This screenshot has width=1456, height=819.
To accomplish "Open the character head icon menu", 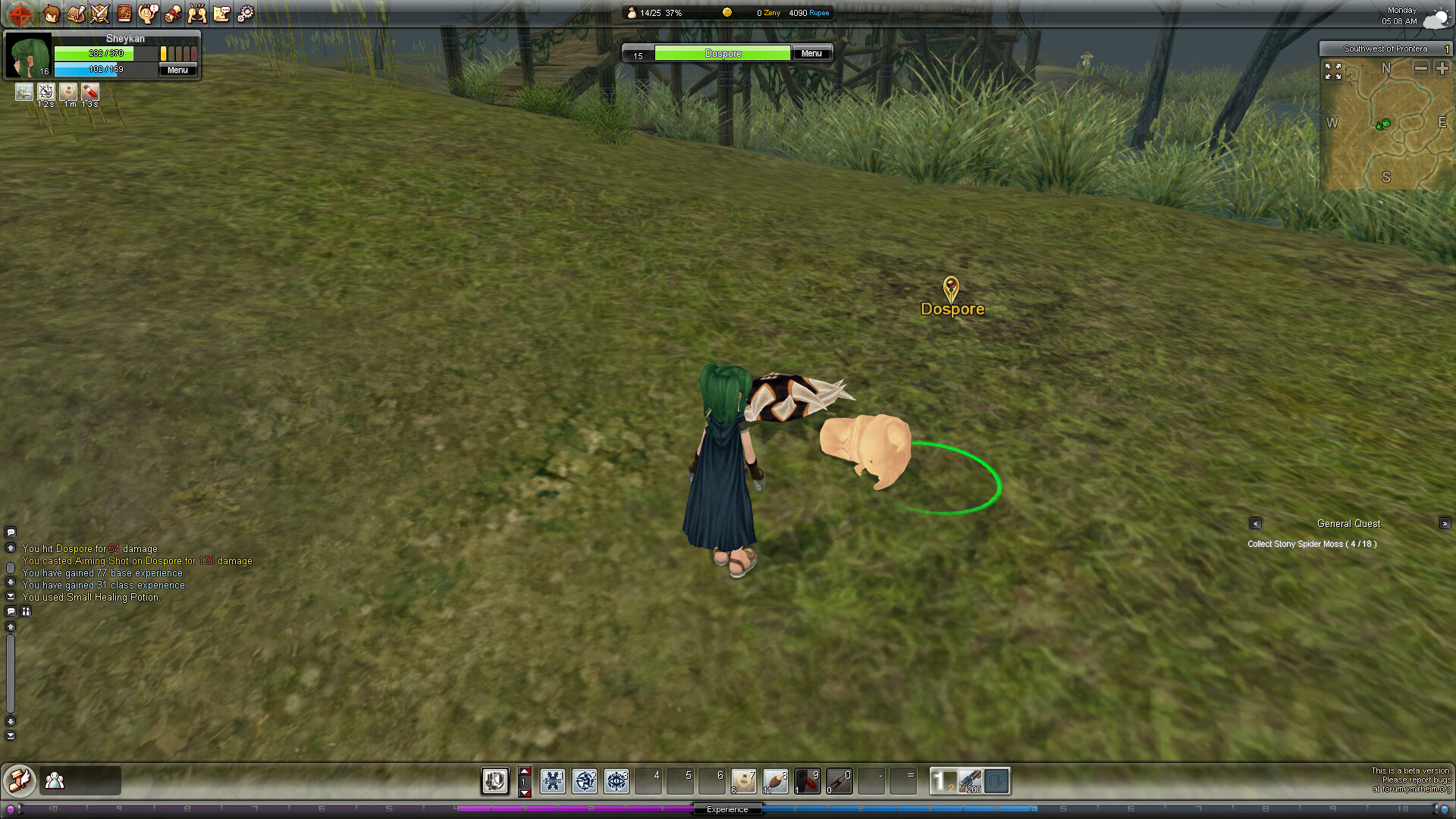I will (x=52, y=14).
